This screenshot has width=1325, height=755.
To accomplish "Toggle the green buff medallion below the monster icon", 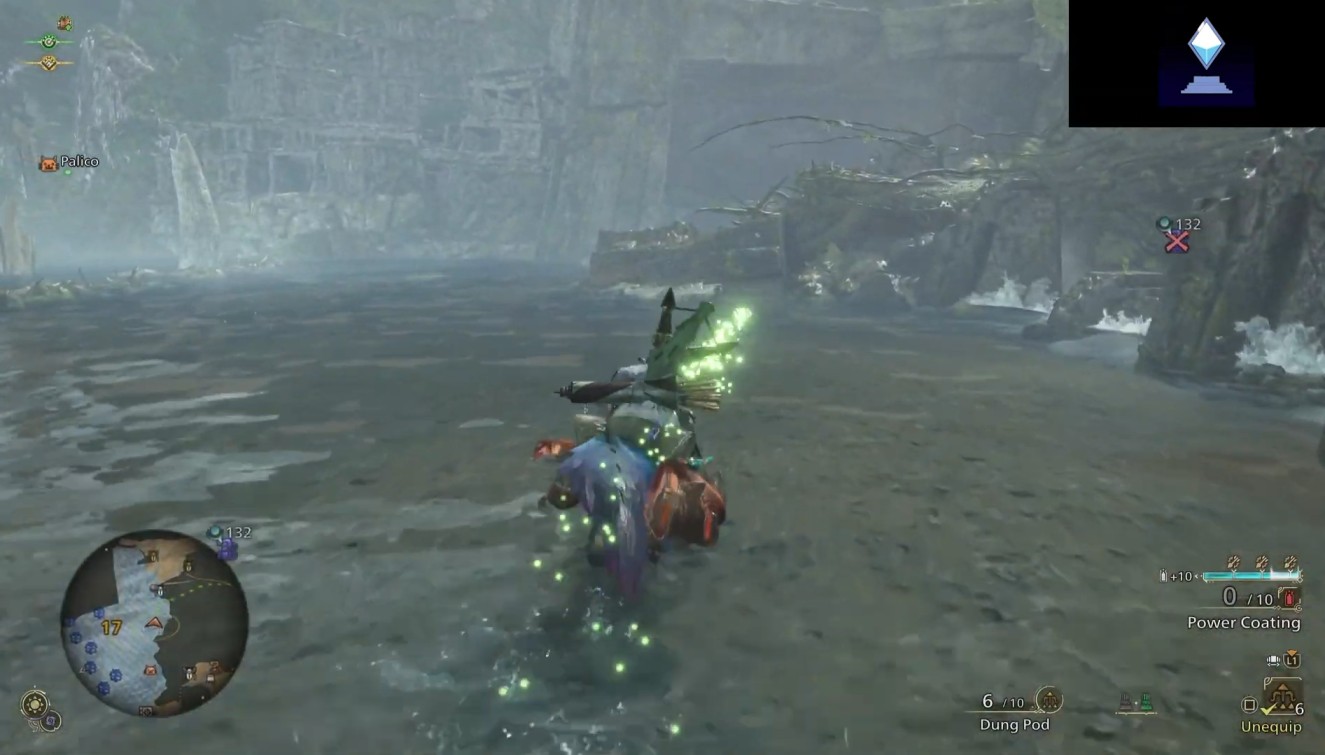I will (x=49, y=42).
